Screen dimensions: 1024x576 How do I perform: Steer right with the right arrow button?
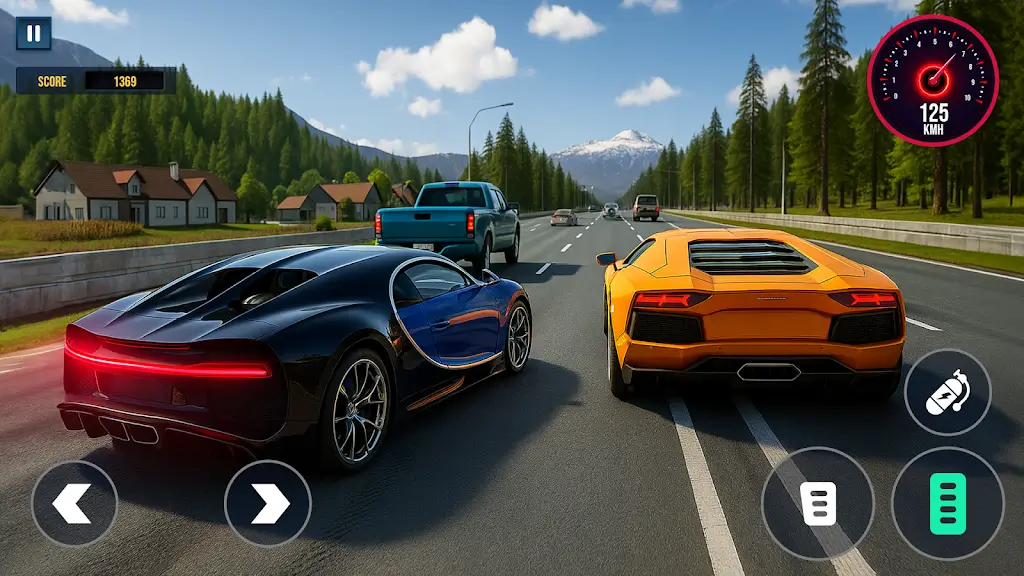coord(267,503)
